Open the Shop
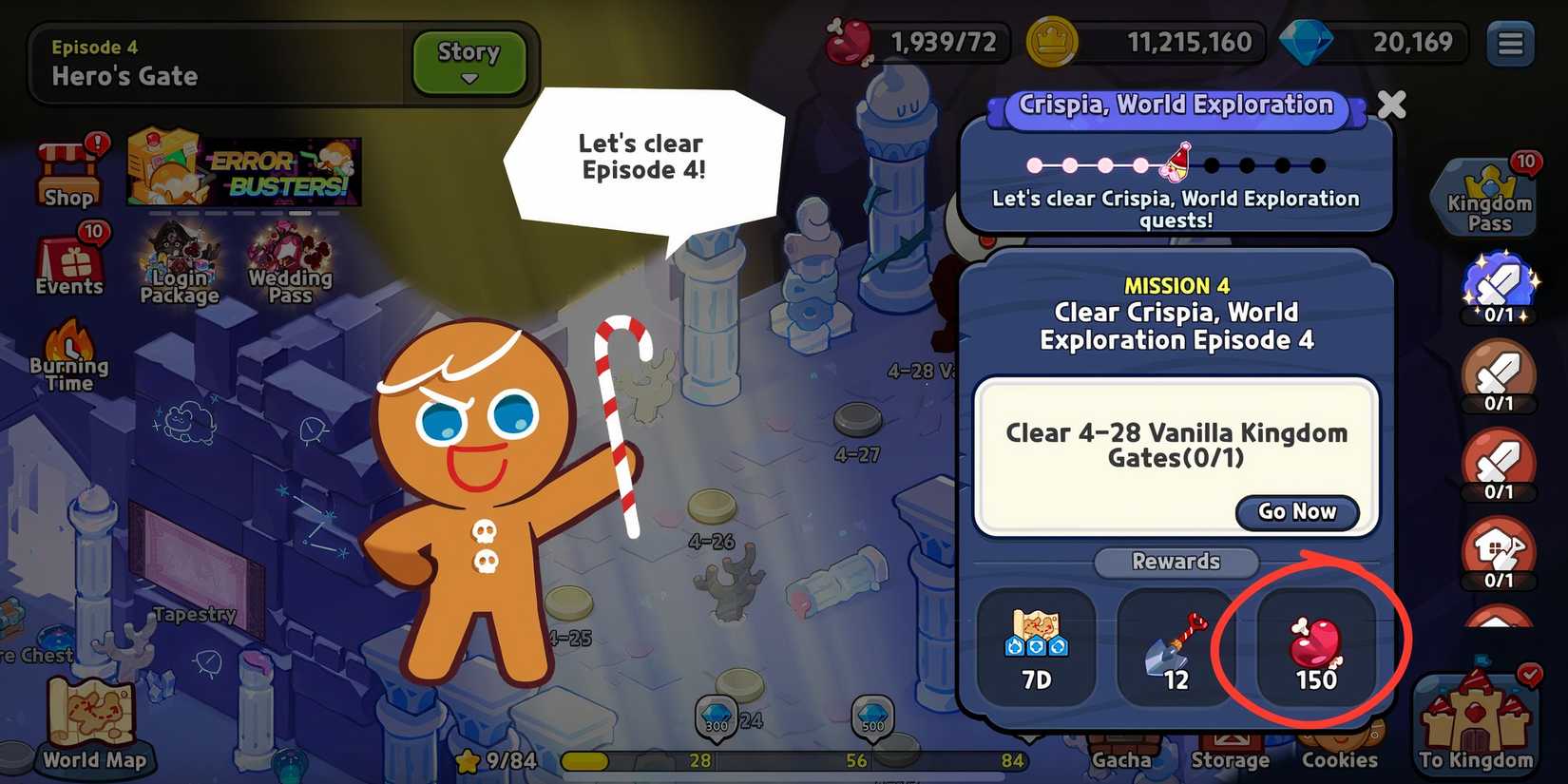 coord(67,171)
